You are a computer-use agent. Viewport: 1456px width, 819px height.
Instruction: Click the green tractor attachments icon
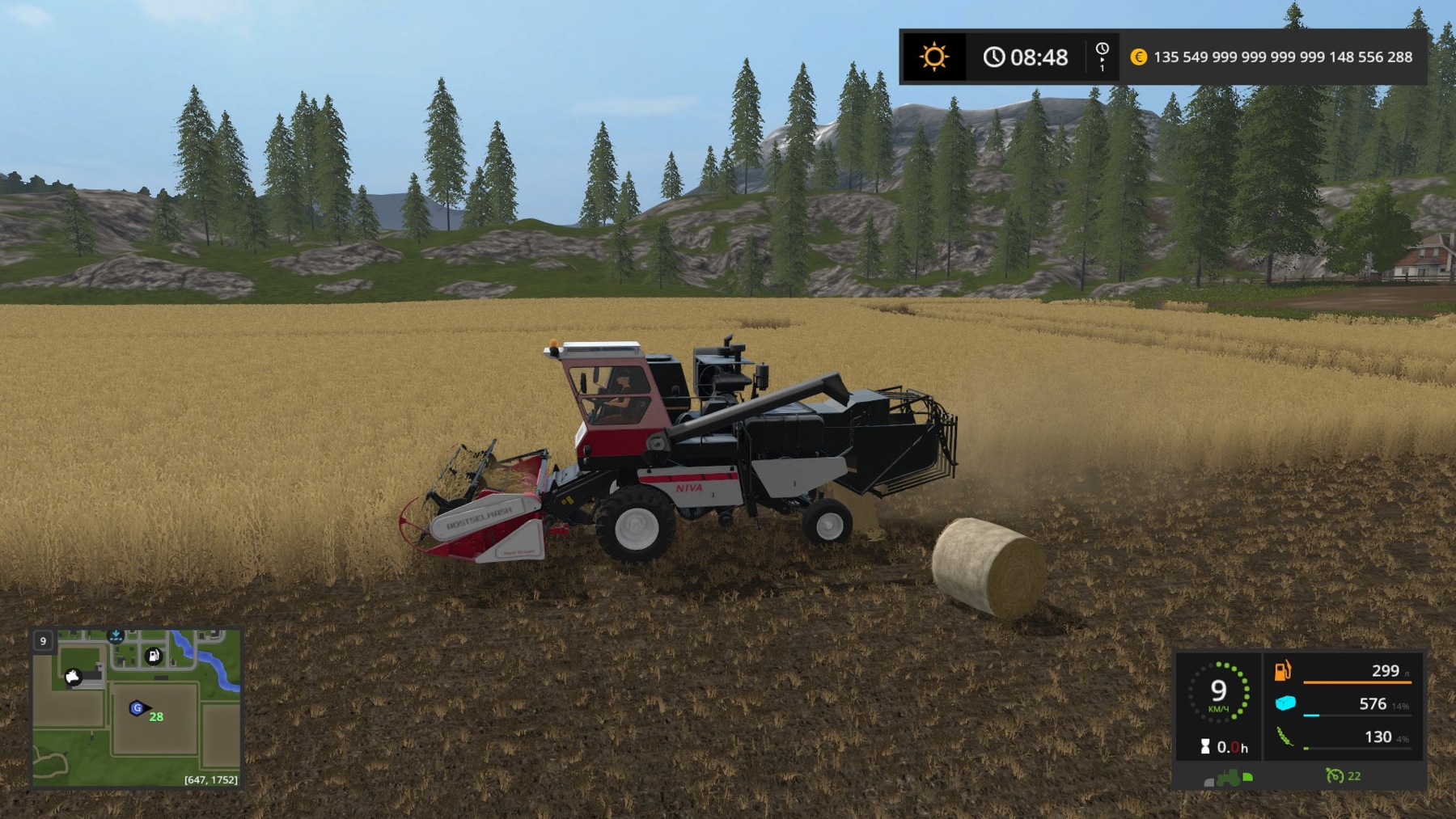pyautogui.click(x=1229, y=778)
